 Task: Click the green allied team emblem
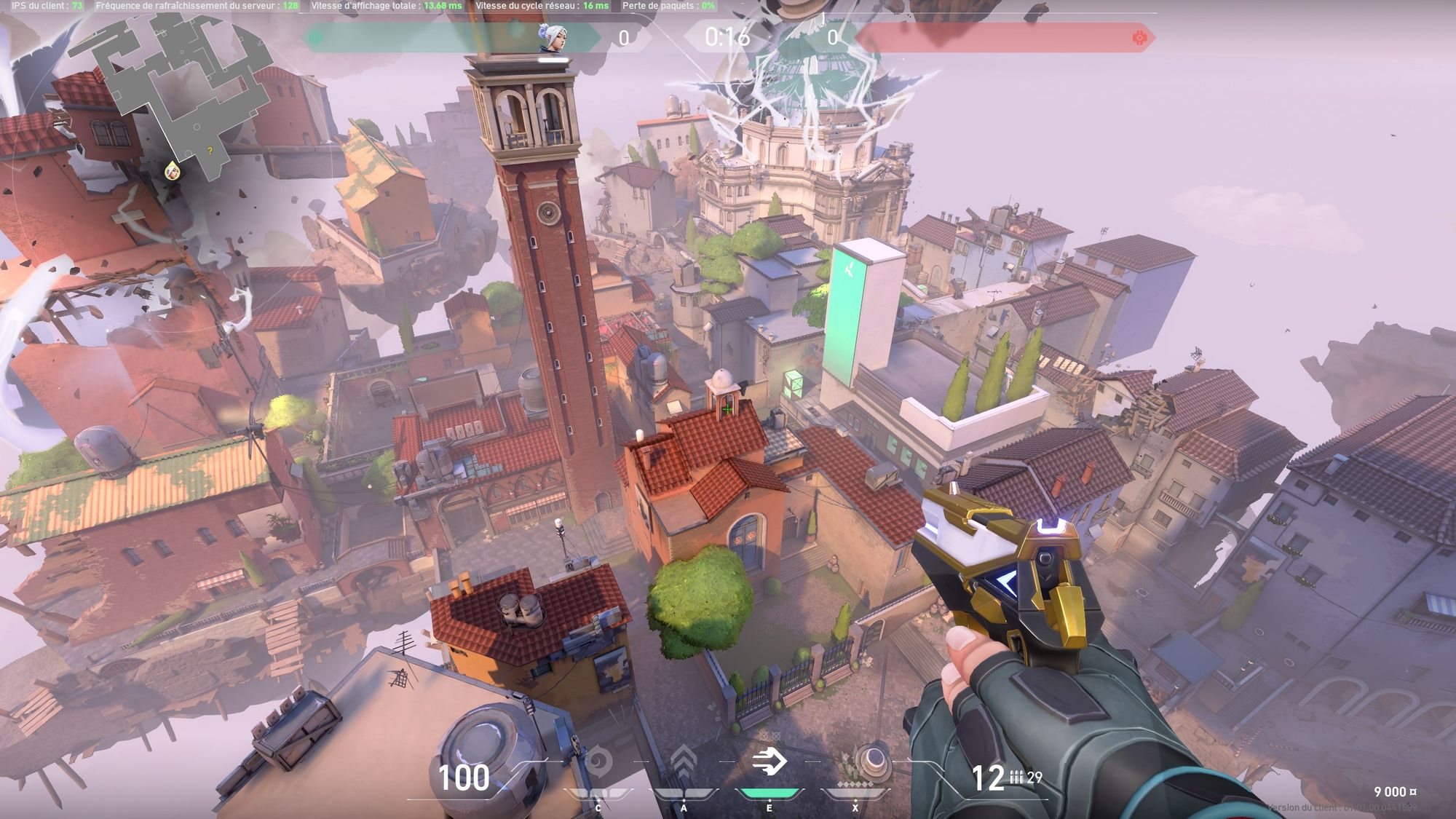(x=316, y=37)
